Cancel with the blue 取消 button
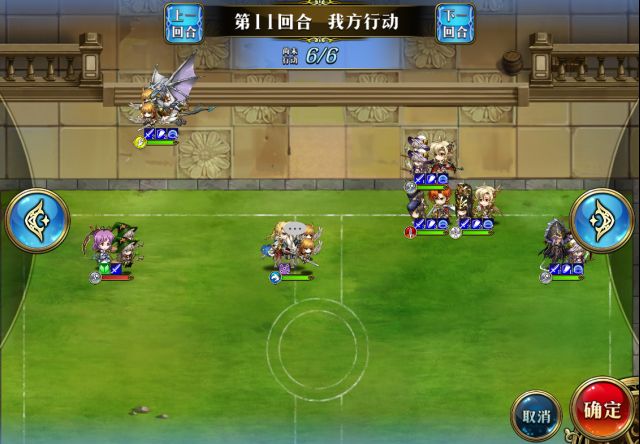This screenshot has height=444, width=640. tap(538, 414)
